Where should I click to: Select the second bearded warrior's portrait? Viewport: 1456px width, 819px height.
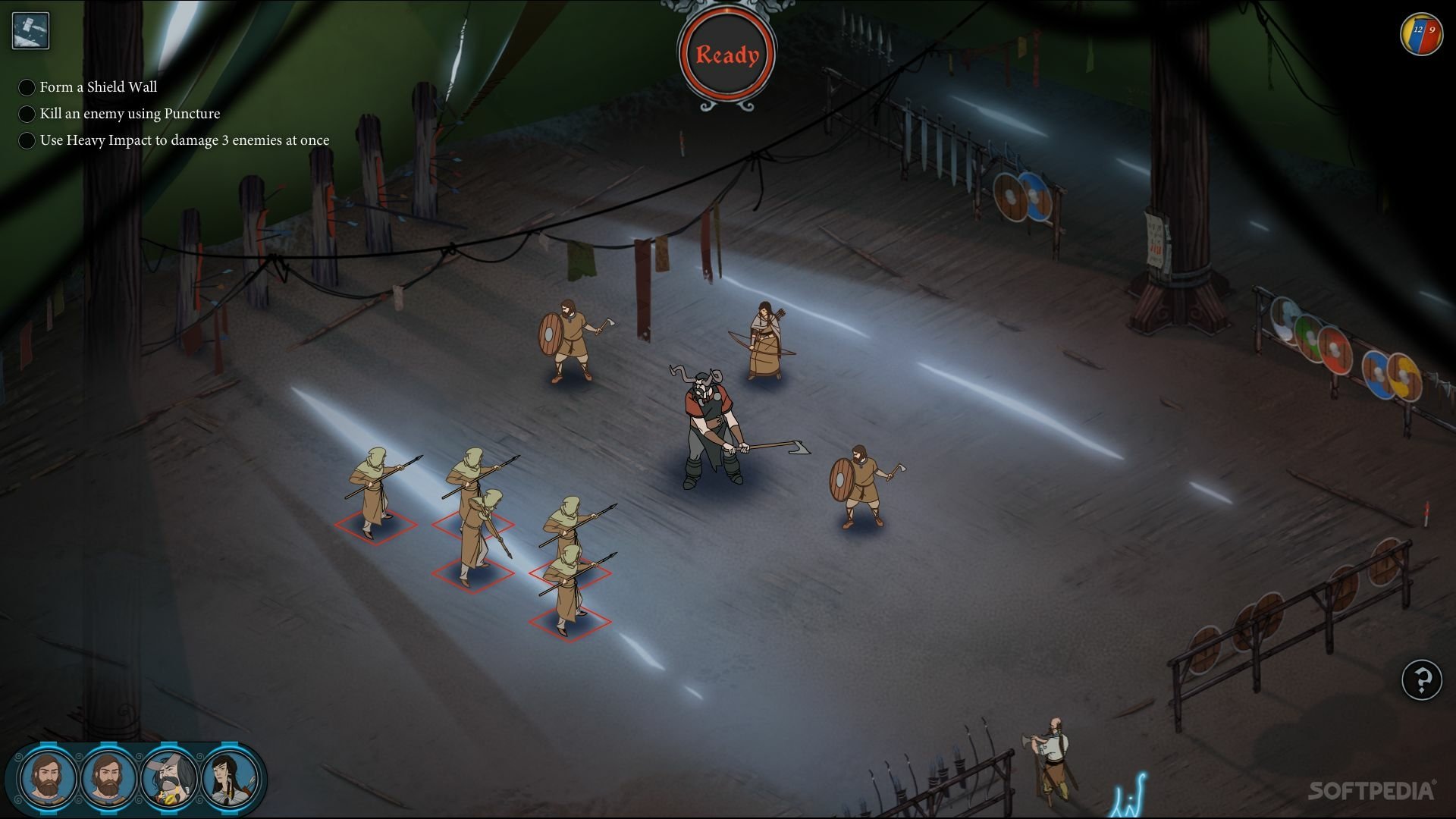point(106,779)
